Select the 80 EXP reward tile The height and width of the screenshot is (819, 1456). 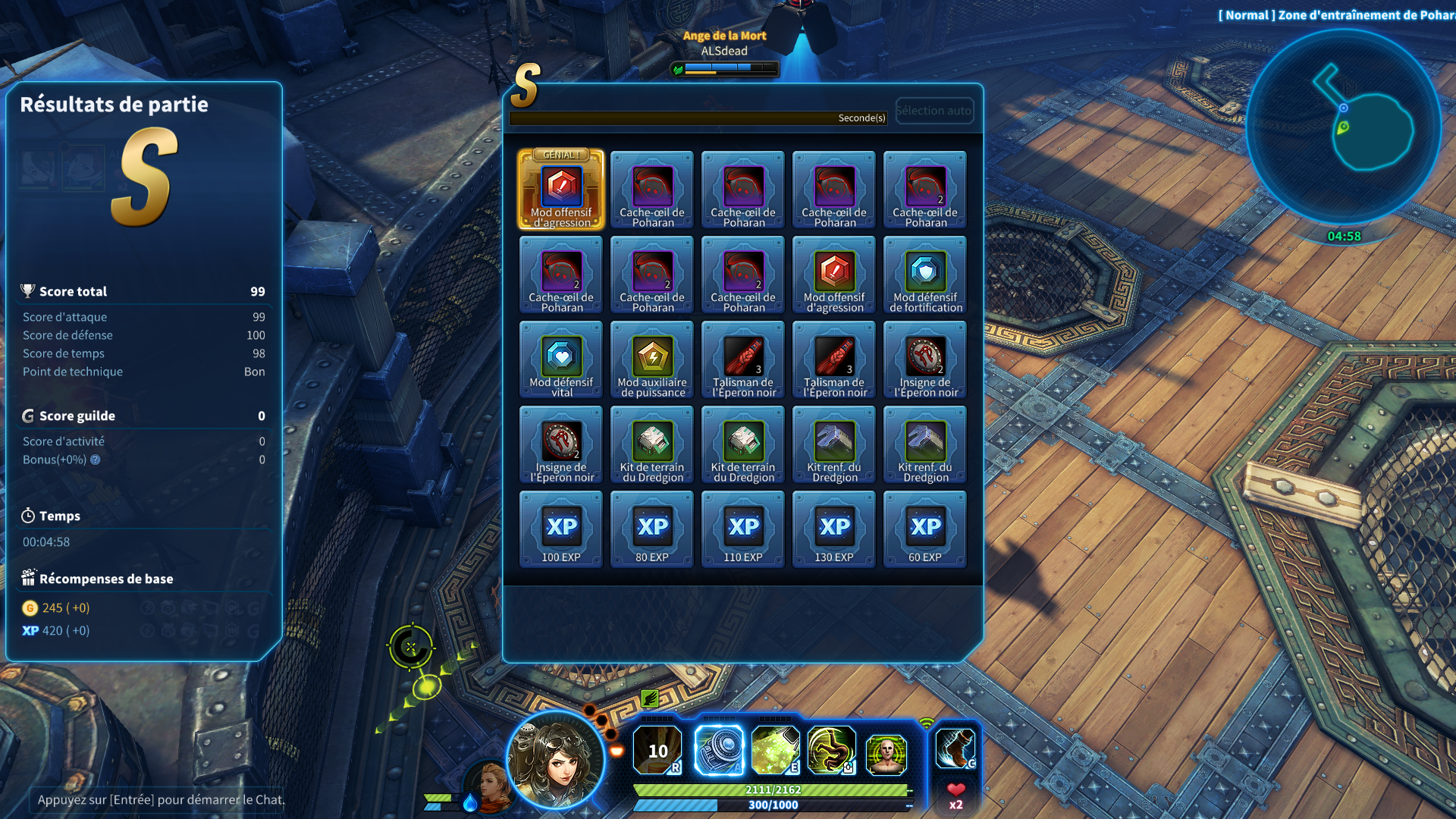point(652,529)
